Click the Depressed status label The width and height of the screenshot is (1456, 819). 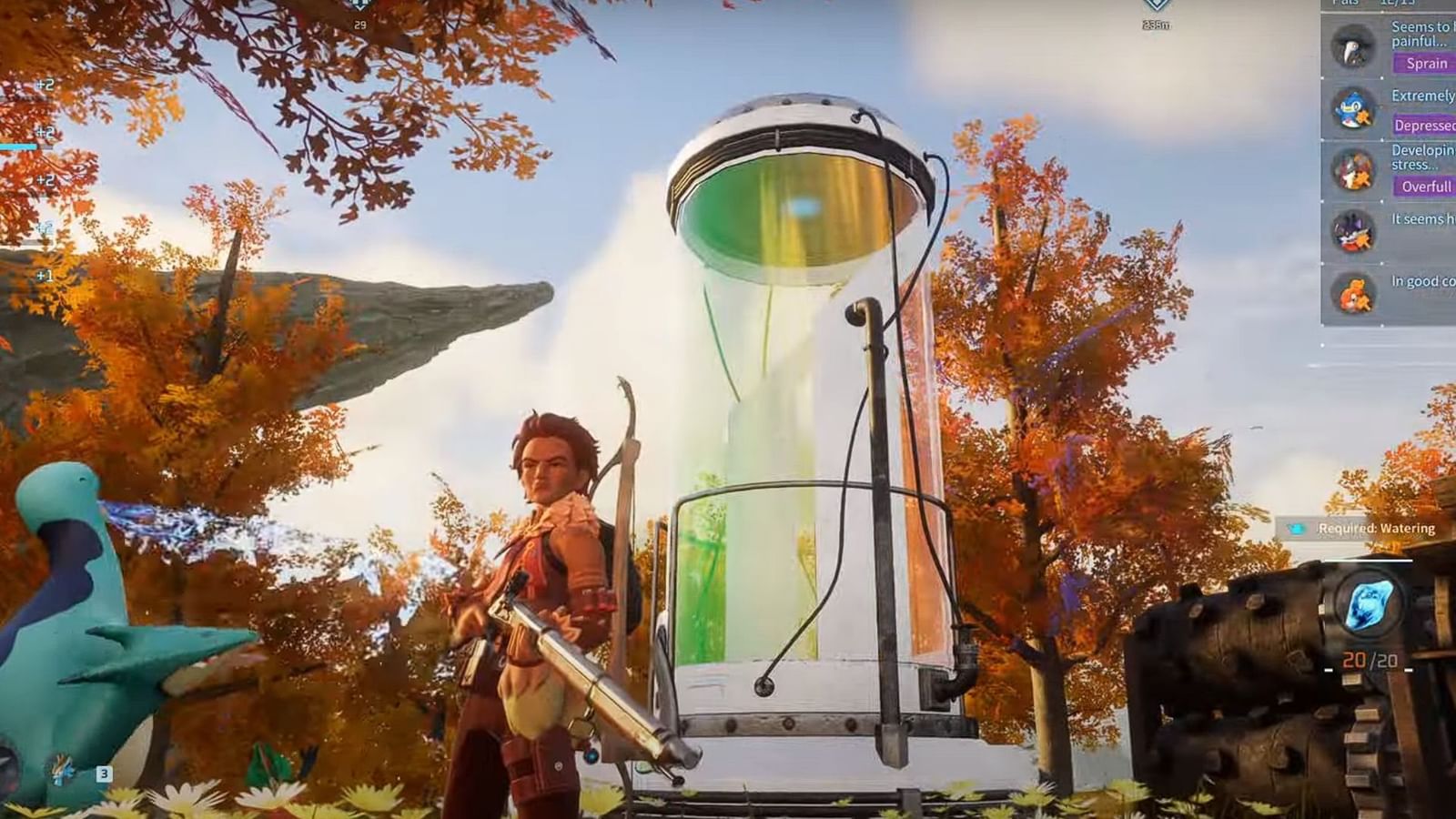(1424, 126)
